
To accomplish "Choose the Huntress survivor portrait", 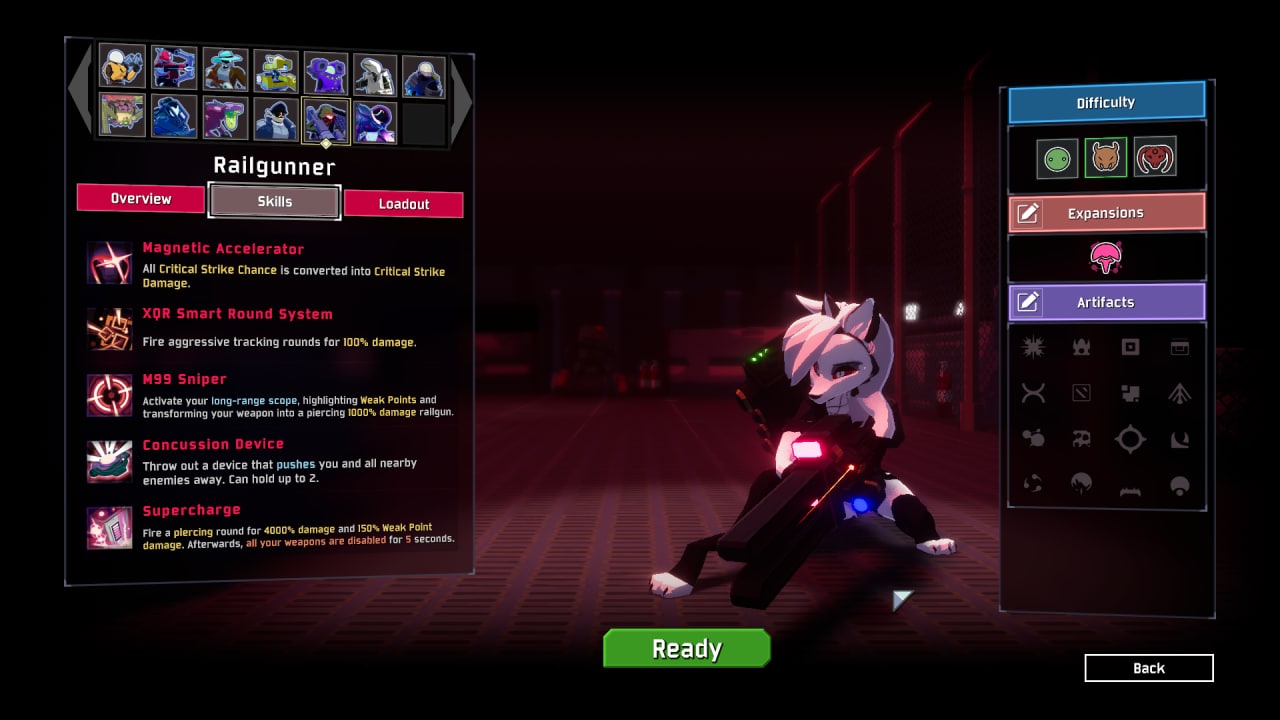I will pyautogui.click(x=174, y=68).
